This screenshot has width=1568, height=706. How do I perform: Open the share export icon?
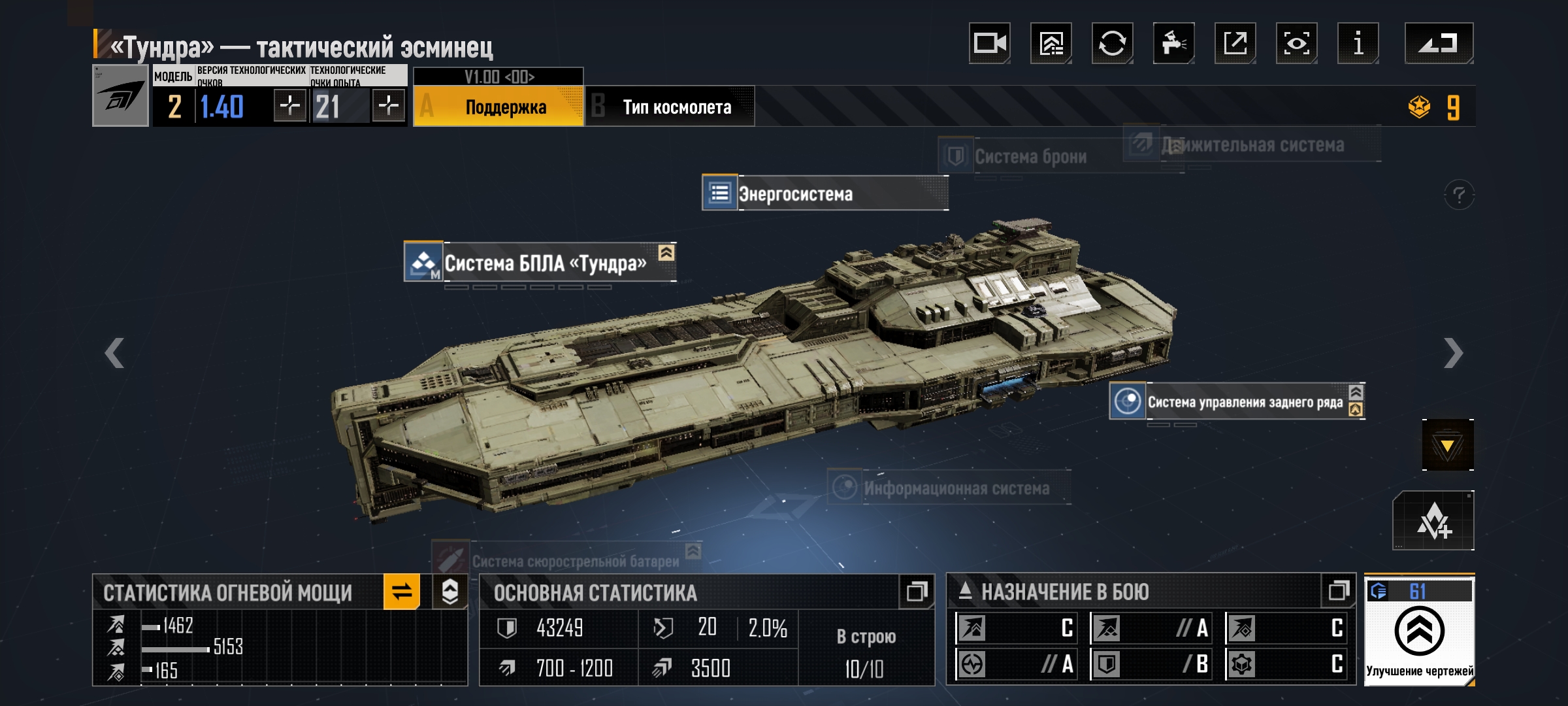[1235, 44]
